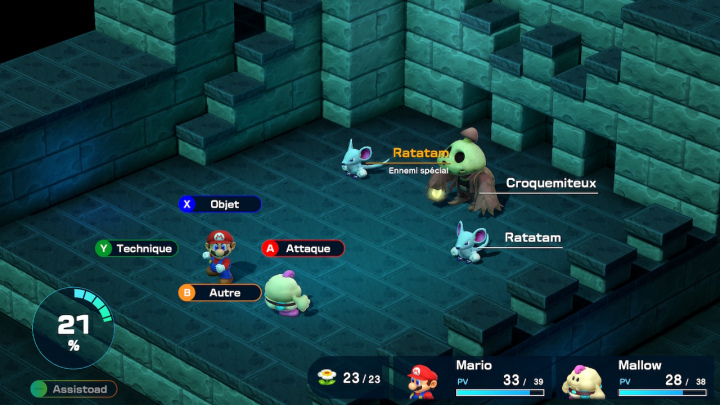Open the Autre options

click(x=220, y=293)
